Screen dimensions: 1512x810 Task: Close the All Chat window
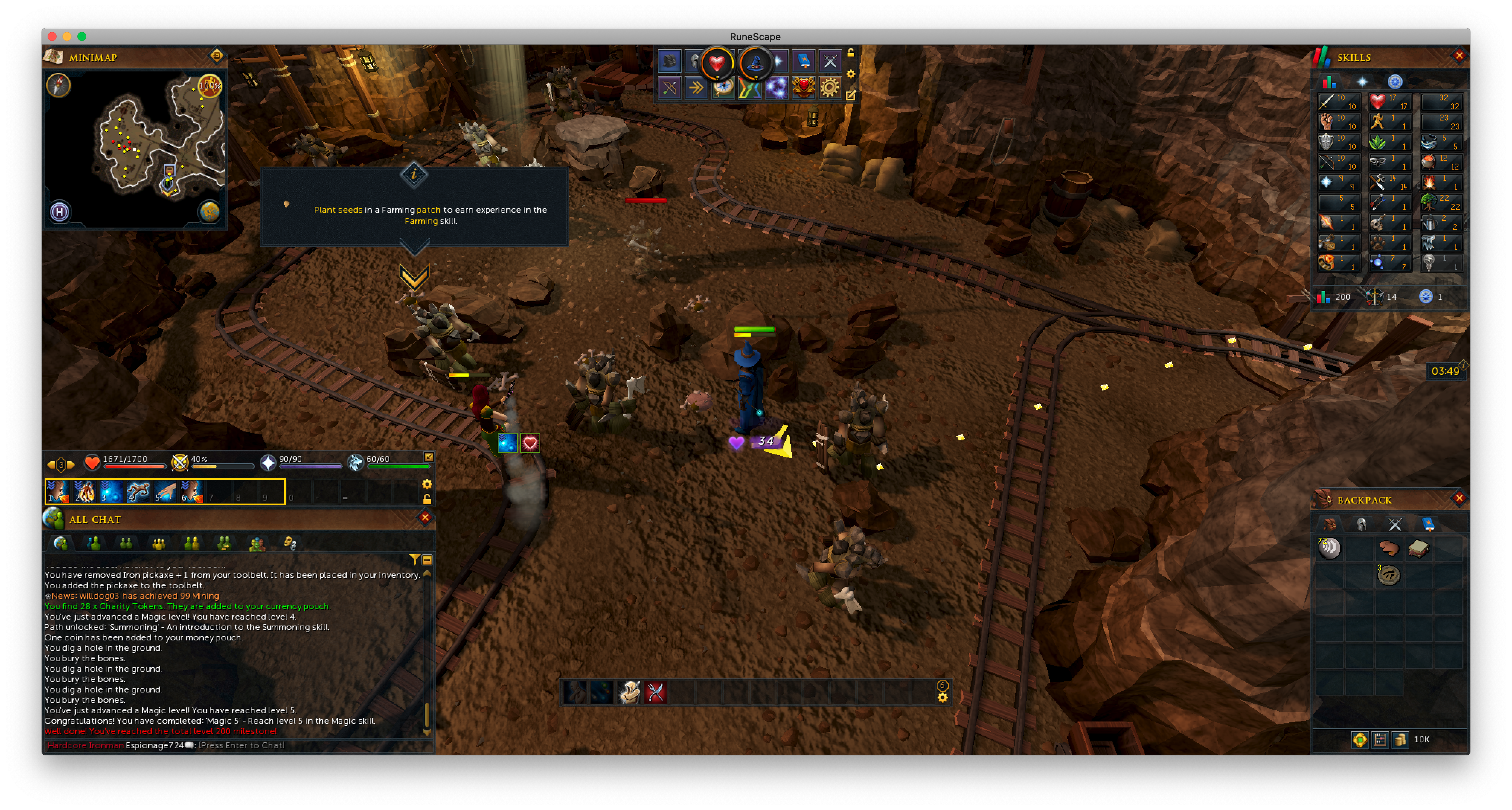[425, 517]
